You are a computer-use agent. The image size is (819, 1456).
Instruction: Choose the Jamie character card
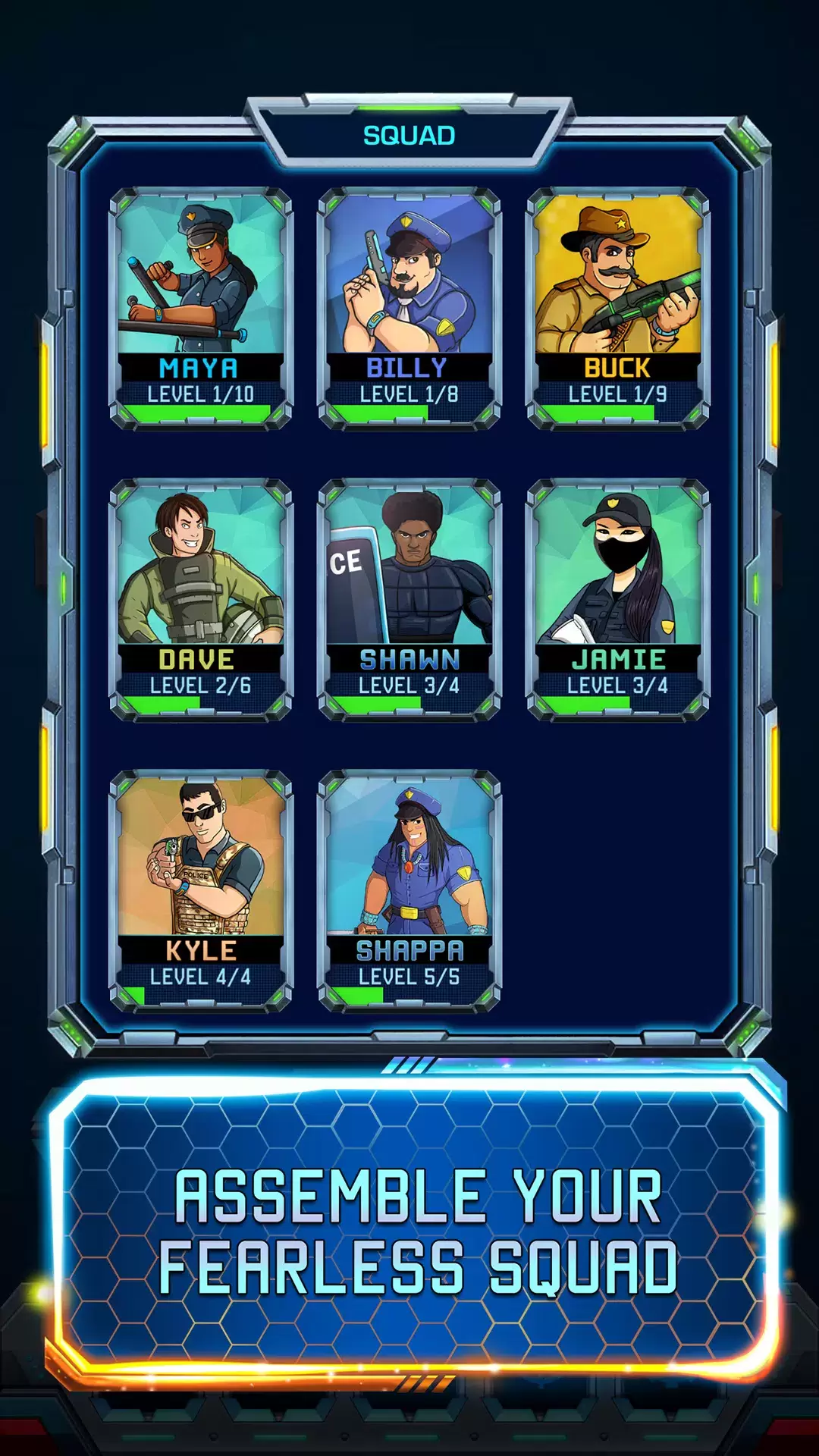(618, 599)
